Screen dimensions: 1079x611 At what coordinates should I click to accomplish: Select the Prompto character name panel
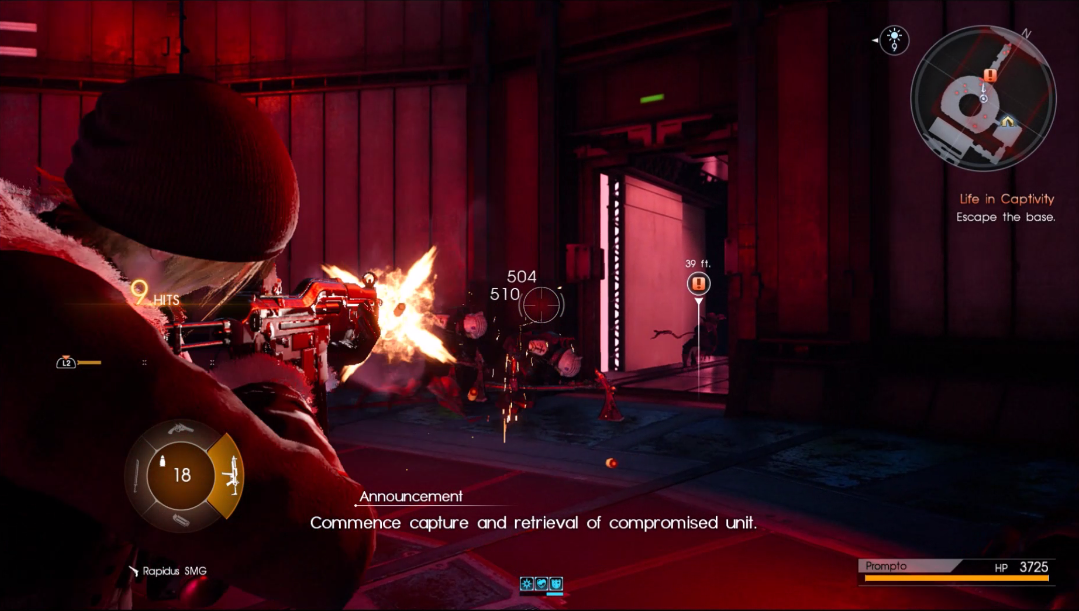[900, 566]
